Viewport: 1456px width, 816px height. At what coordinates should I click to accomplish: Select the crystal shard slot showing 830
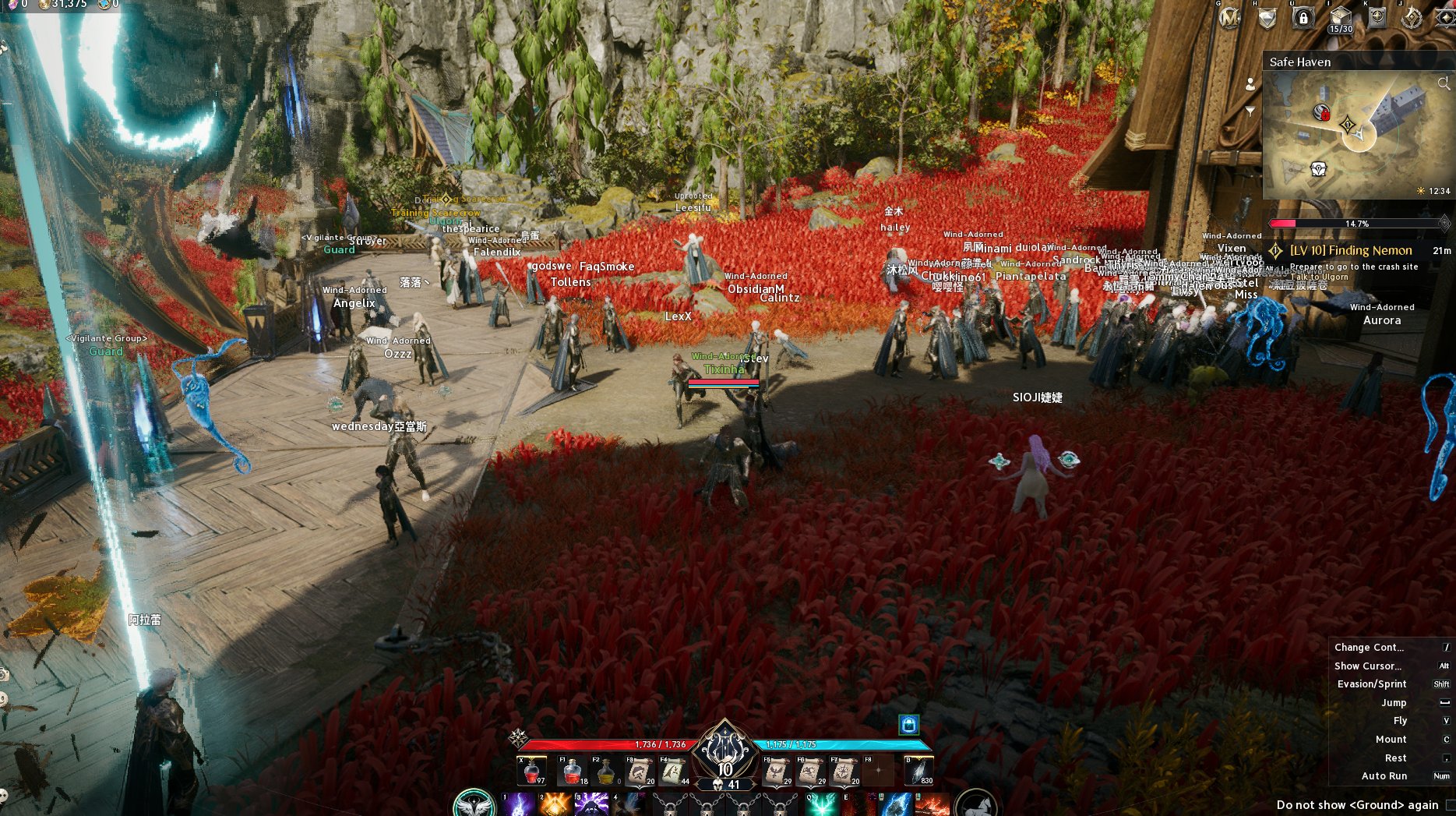pos(918,771)
